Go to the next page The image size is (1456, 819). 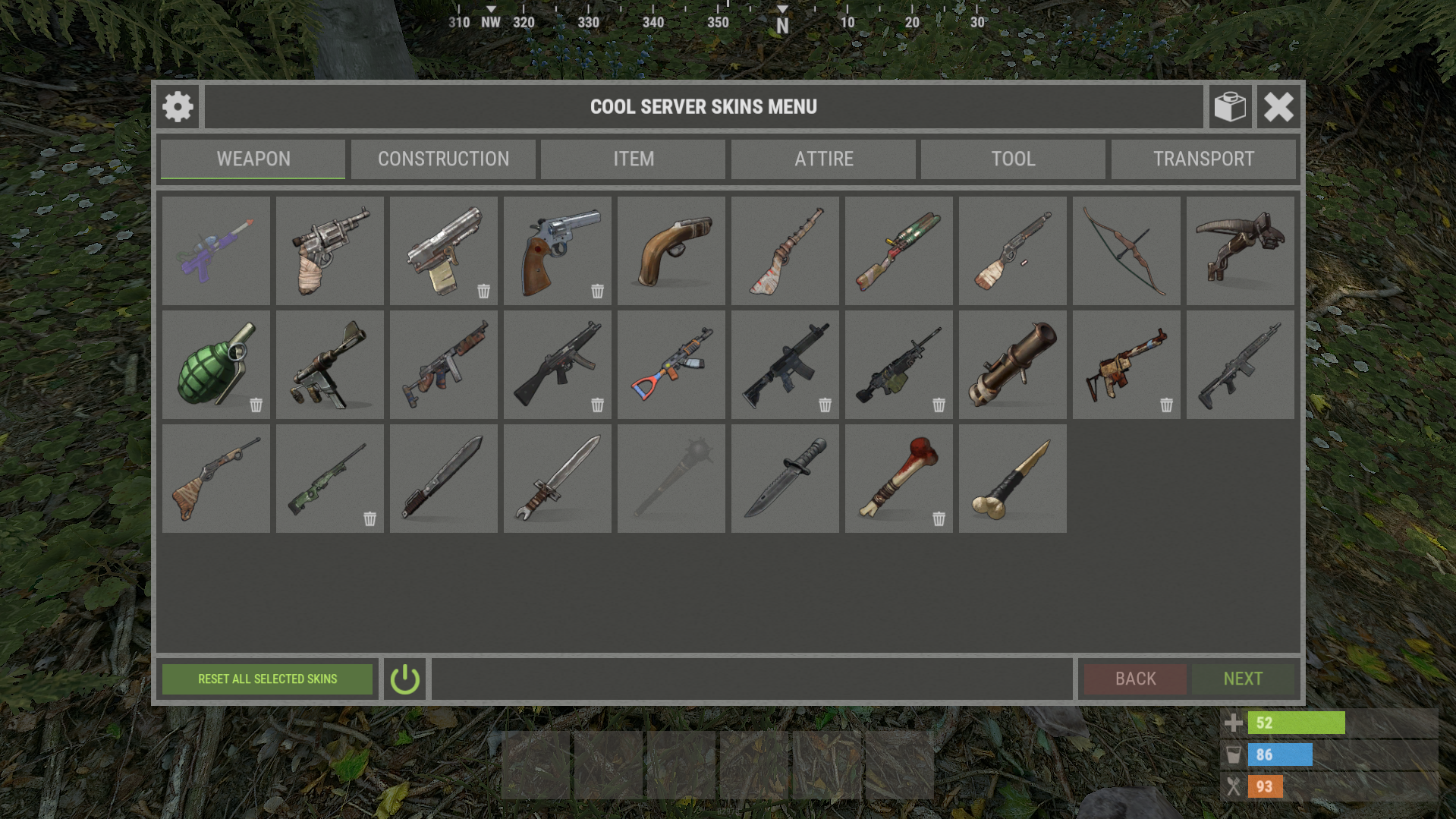click(1243, 679)
